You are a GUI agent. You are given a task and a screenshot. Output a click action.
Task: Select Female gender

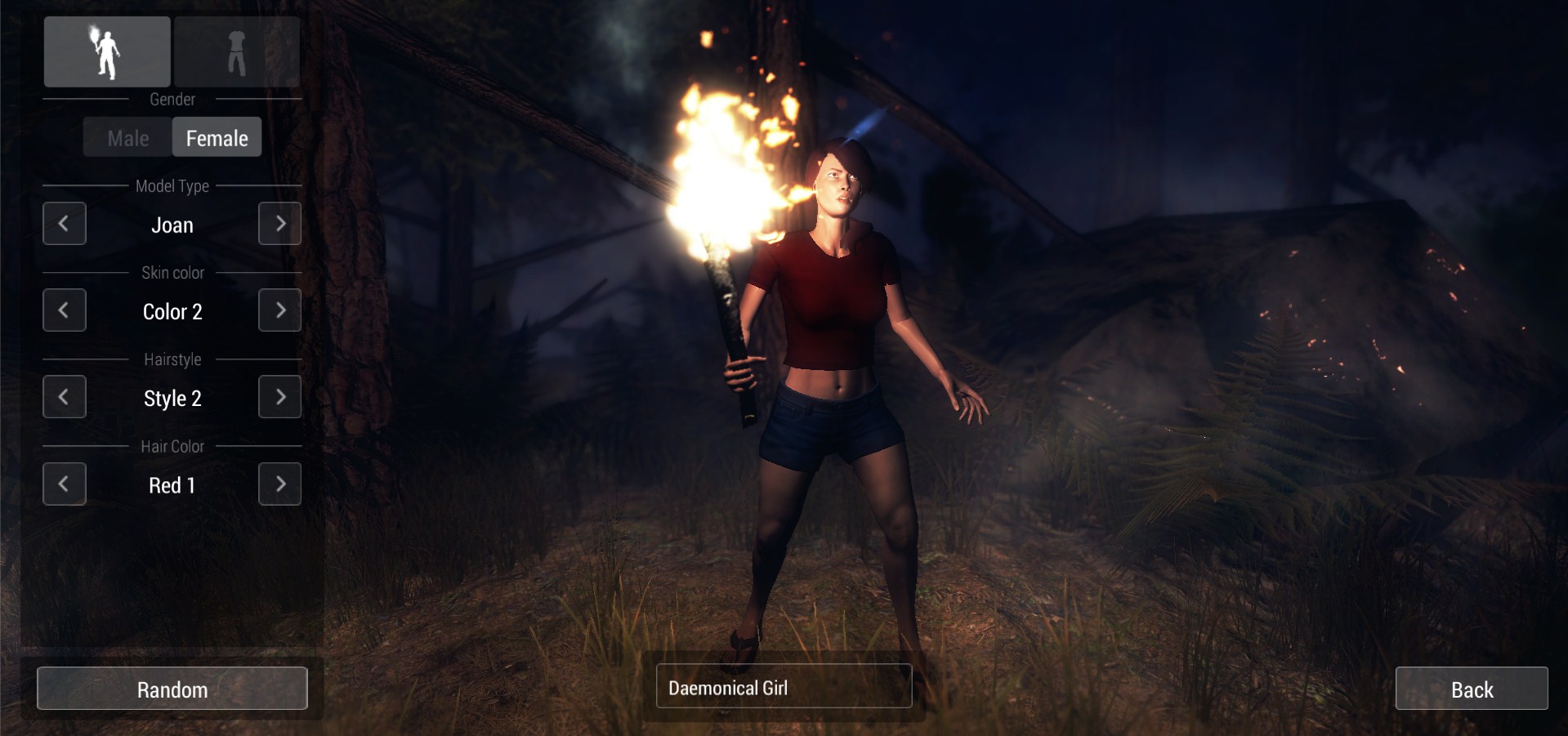[217, 138]
